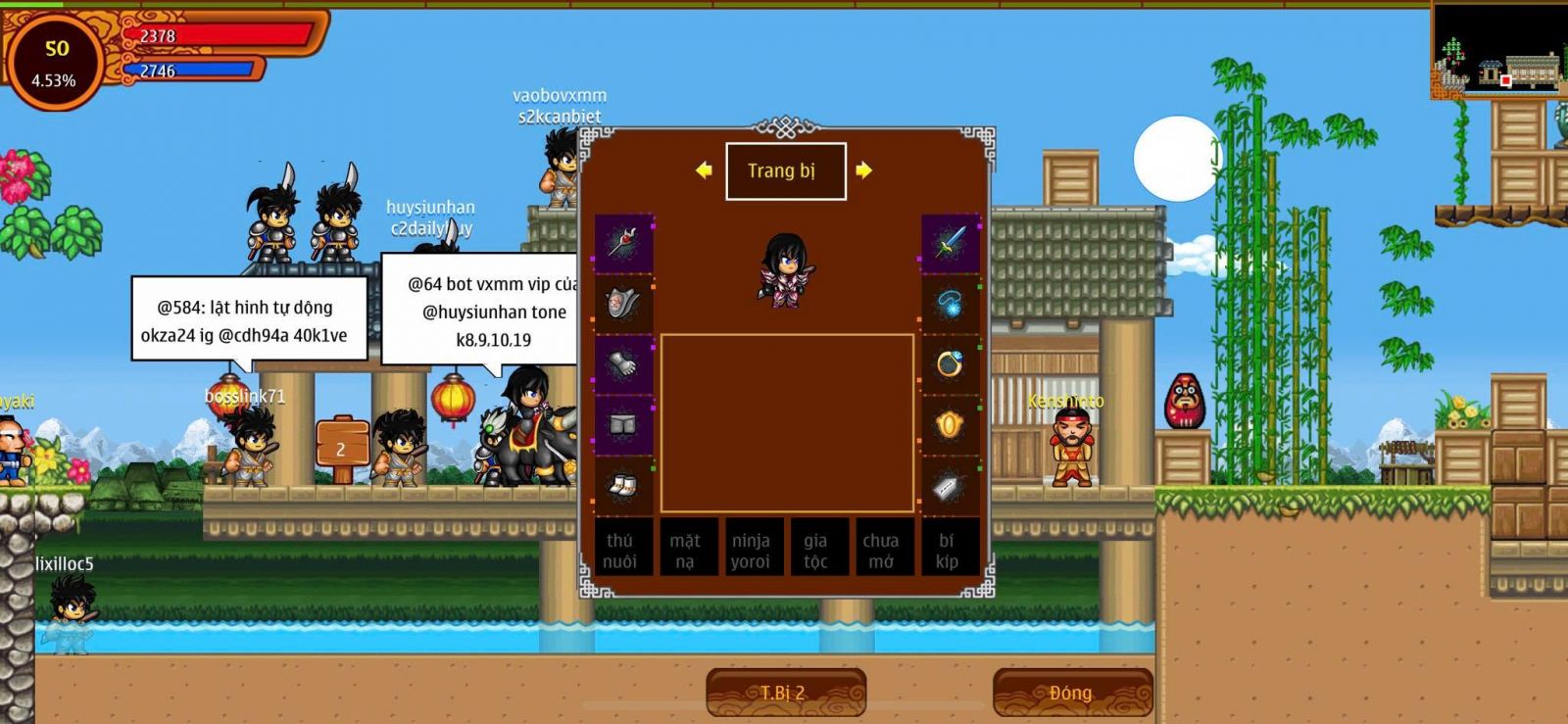Open the mặt nạ mask slot
1568x724 pixels.
685,550
